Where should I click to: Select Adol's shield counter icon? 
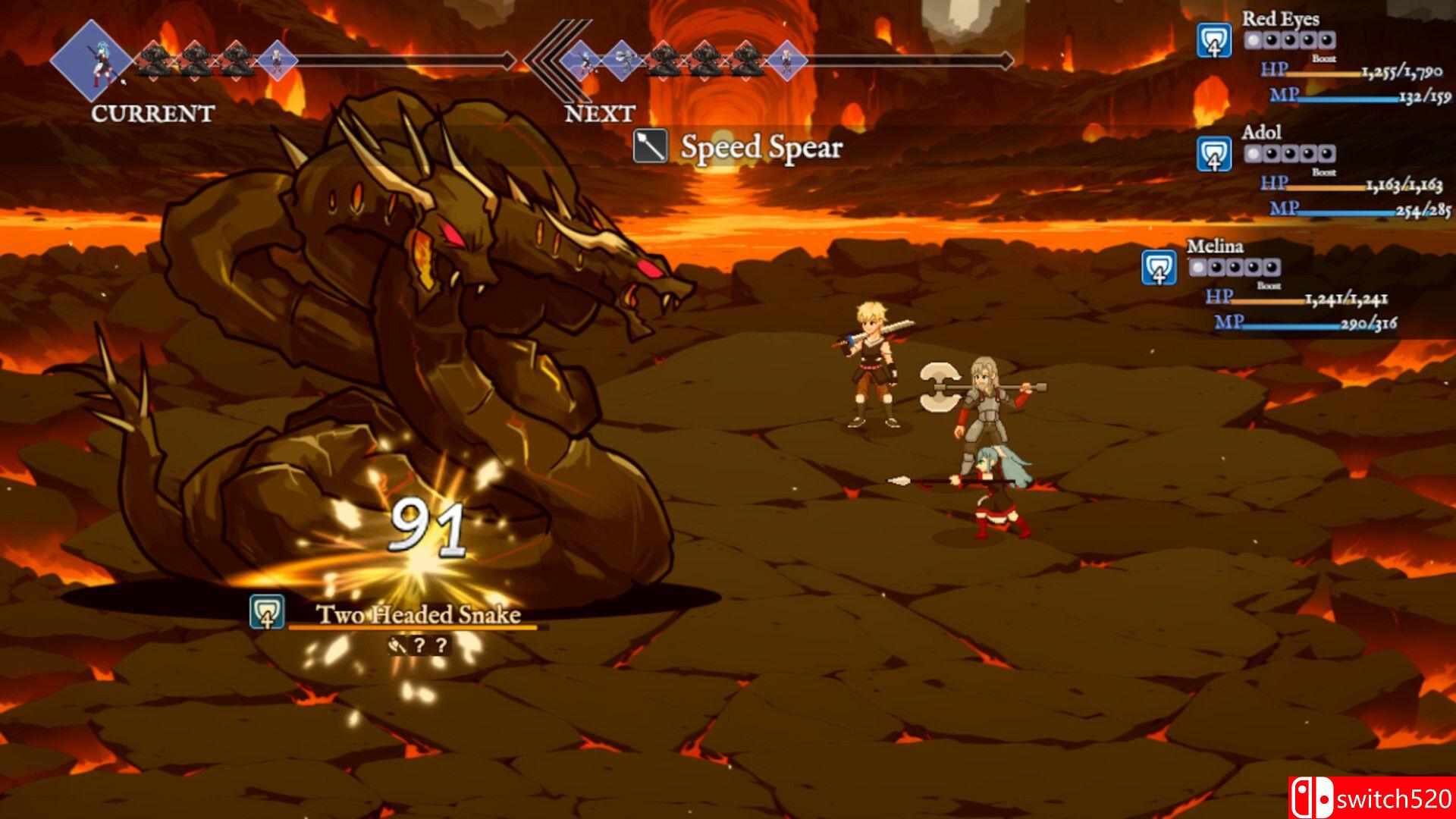1213,154
